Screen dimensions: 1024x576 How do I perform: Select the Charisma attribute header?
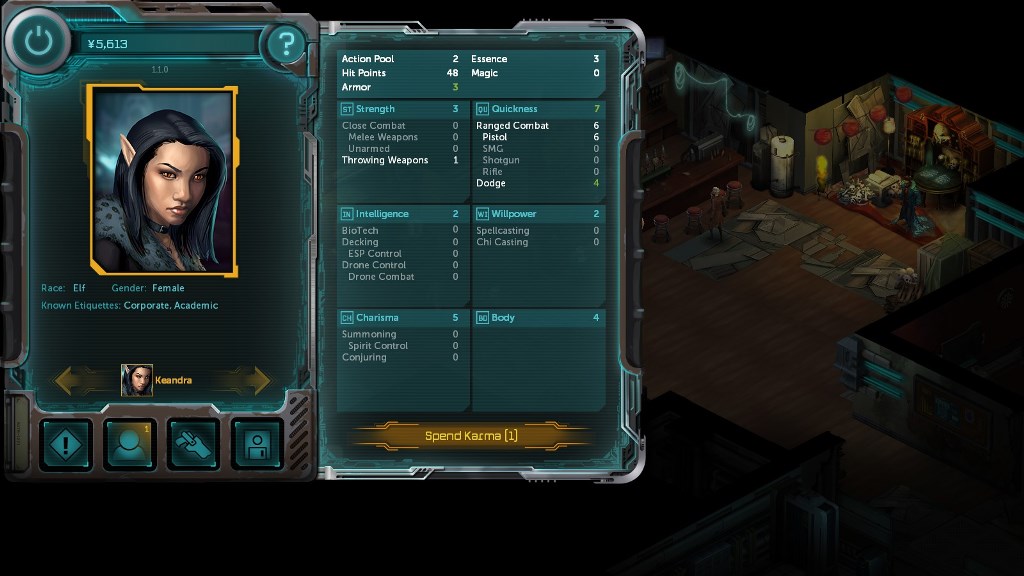[x=402, y=318]
